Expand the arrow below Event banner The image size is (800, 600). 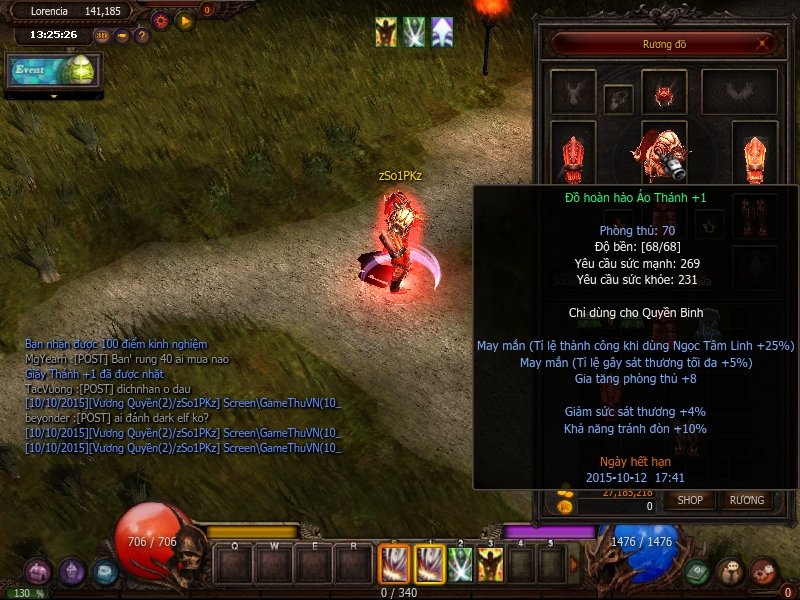point(53,96)
